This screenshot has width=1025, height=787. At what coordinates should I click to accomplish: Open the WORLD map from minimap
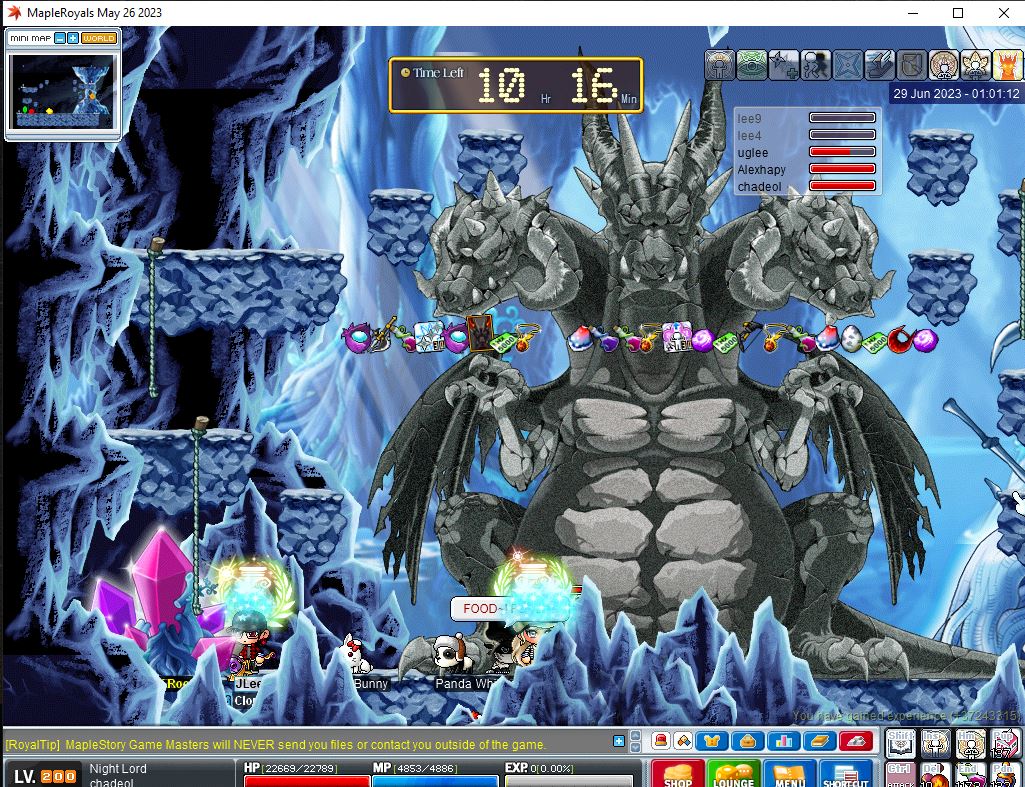point(99,38)
